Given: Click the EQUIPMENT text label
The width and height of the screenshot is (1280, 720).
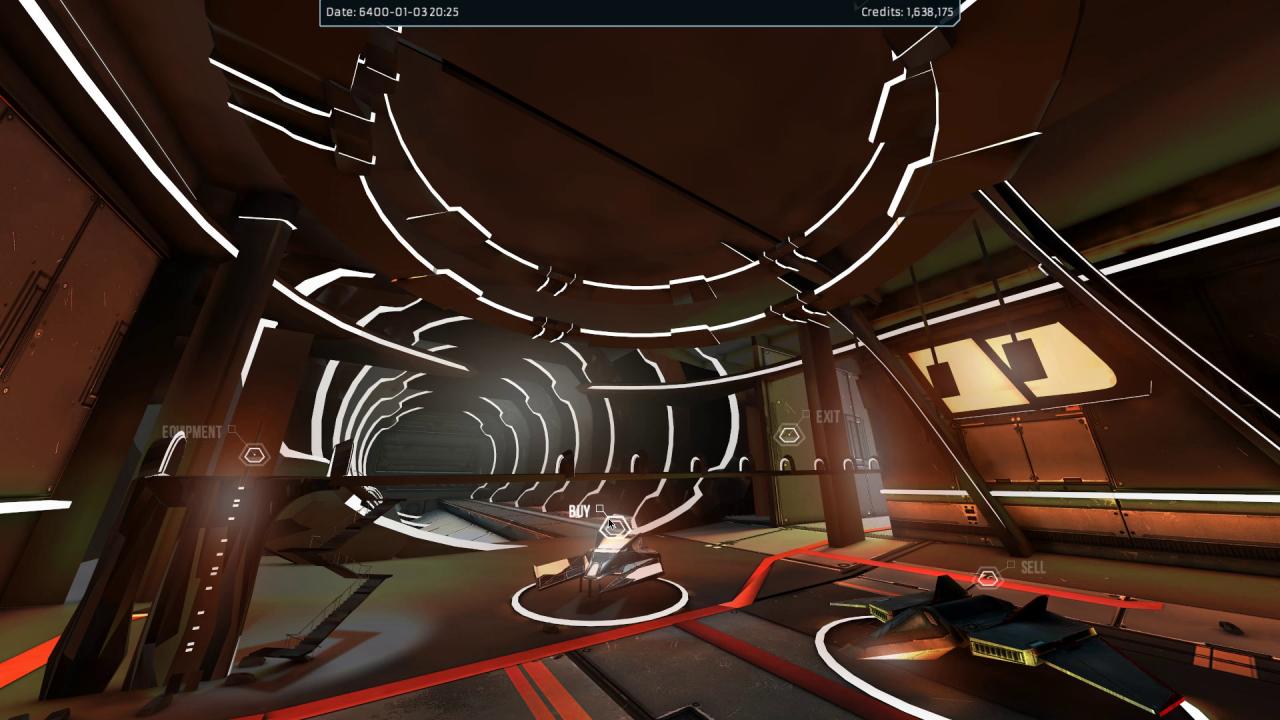Looking at the screenshot, I should (191, 431).
